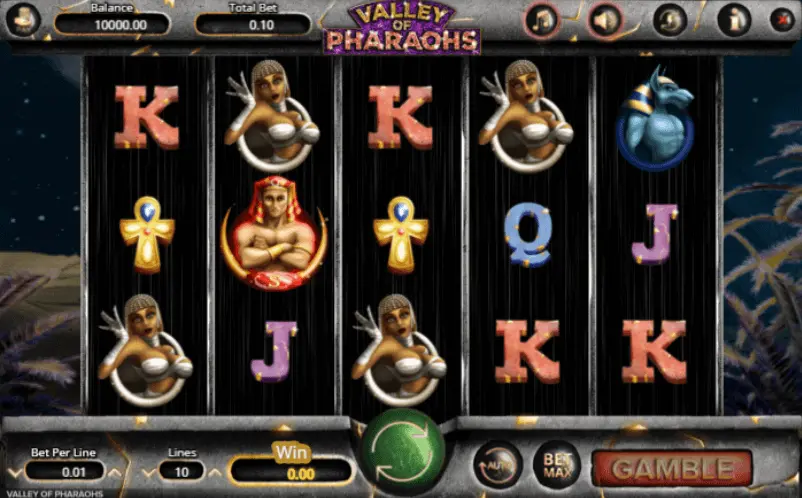
Task: Click the round icon left of the info button
Action: 669,19
